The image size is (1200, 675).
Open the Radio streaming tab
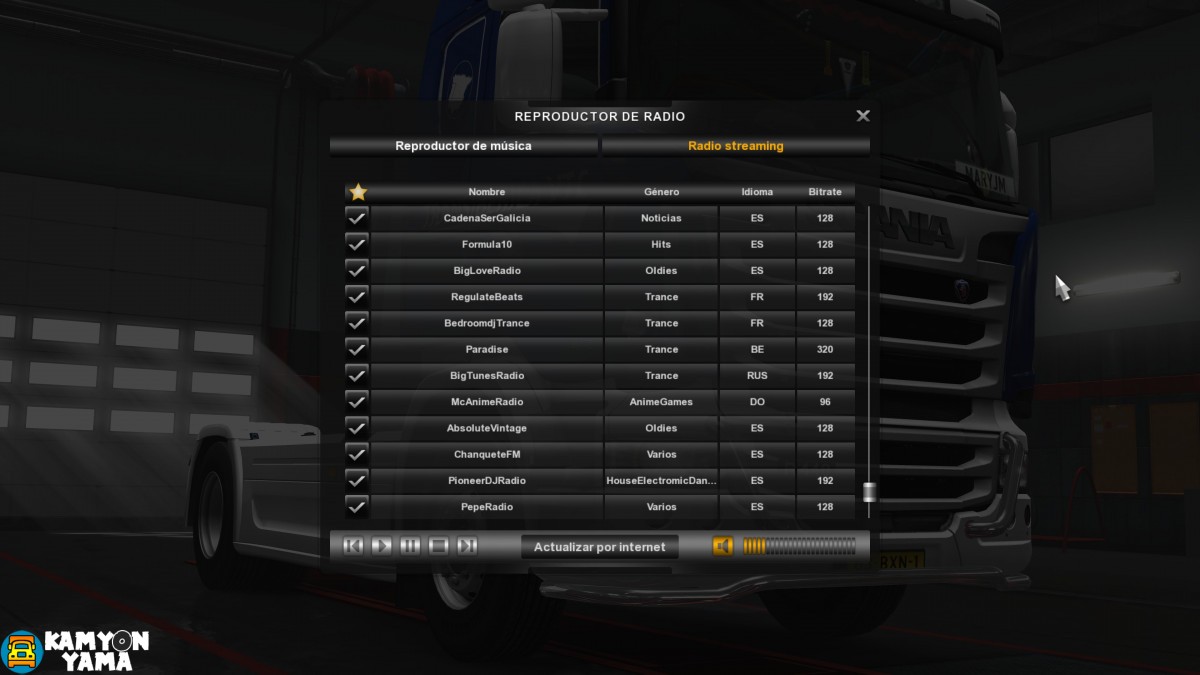[736, 146]
